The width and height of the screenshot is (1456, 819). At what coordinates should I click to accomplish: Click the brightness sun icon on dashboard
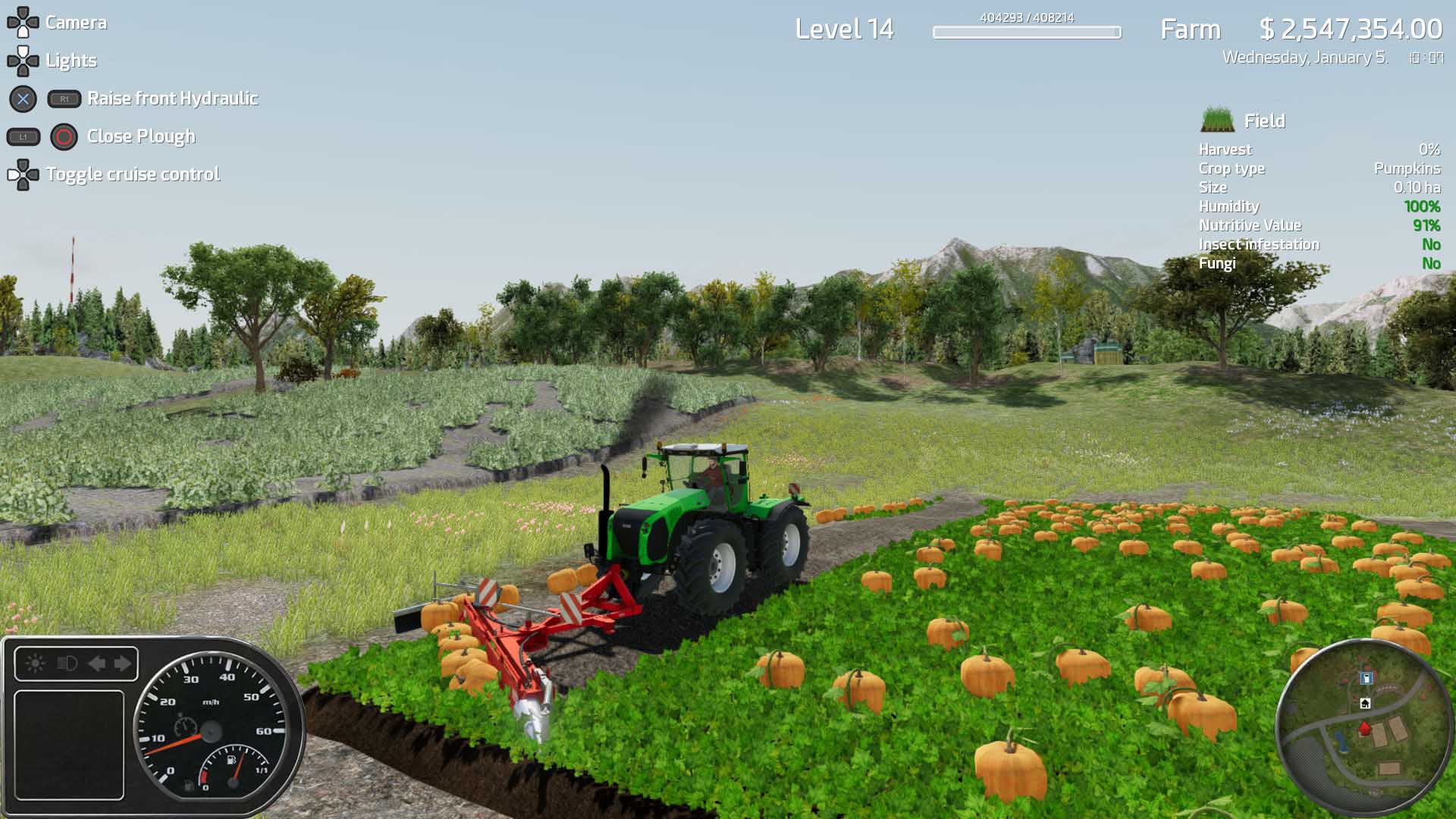tap(35, 663)
